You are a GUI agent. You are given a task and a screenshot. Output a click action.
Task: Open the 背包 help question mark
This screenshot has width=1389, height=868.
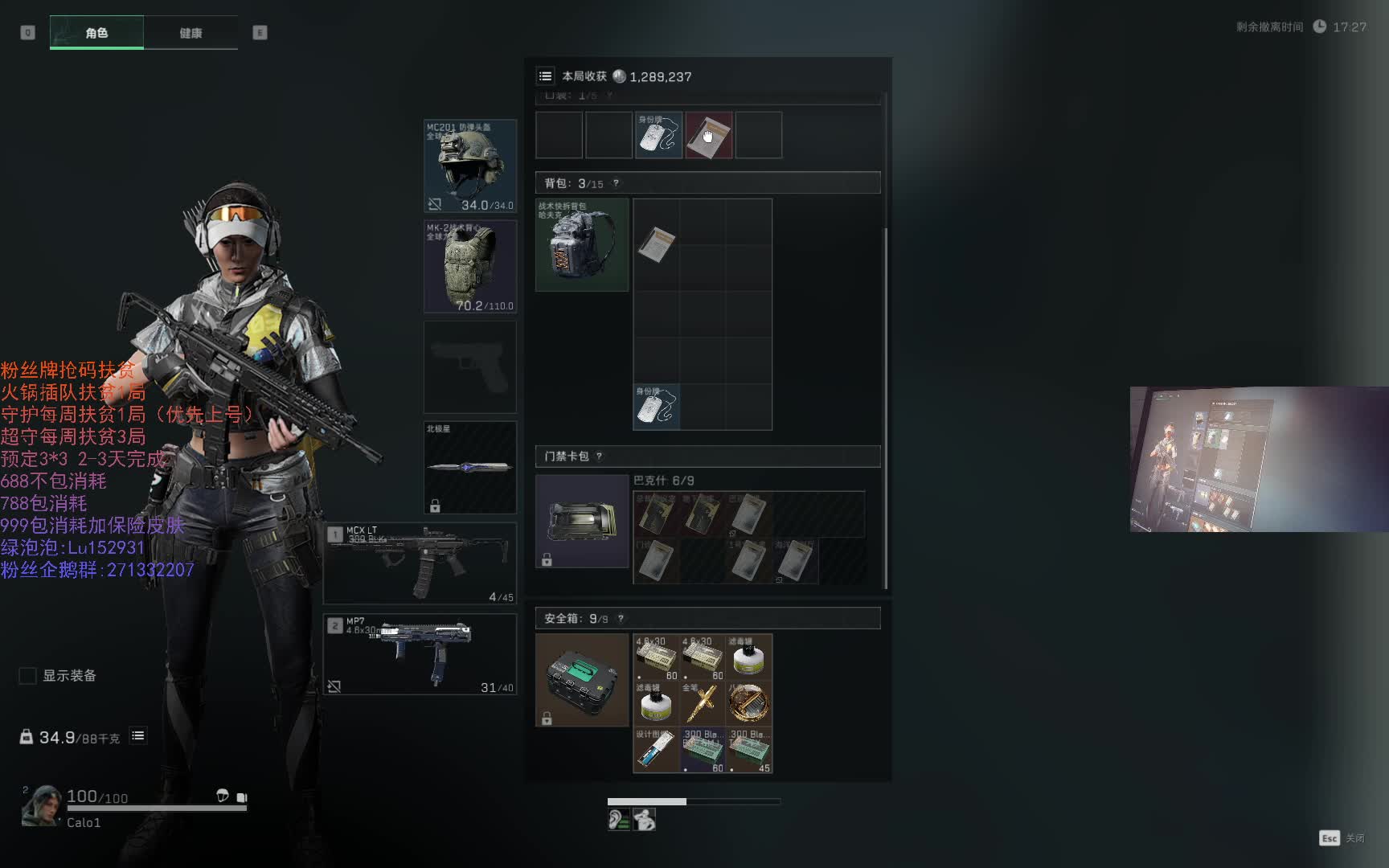point(617,183)
